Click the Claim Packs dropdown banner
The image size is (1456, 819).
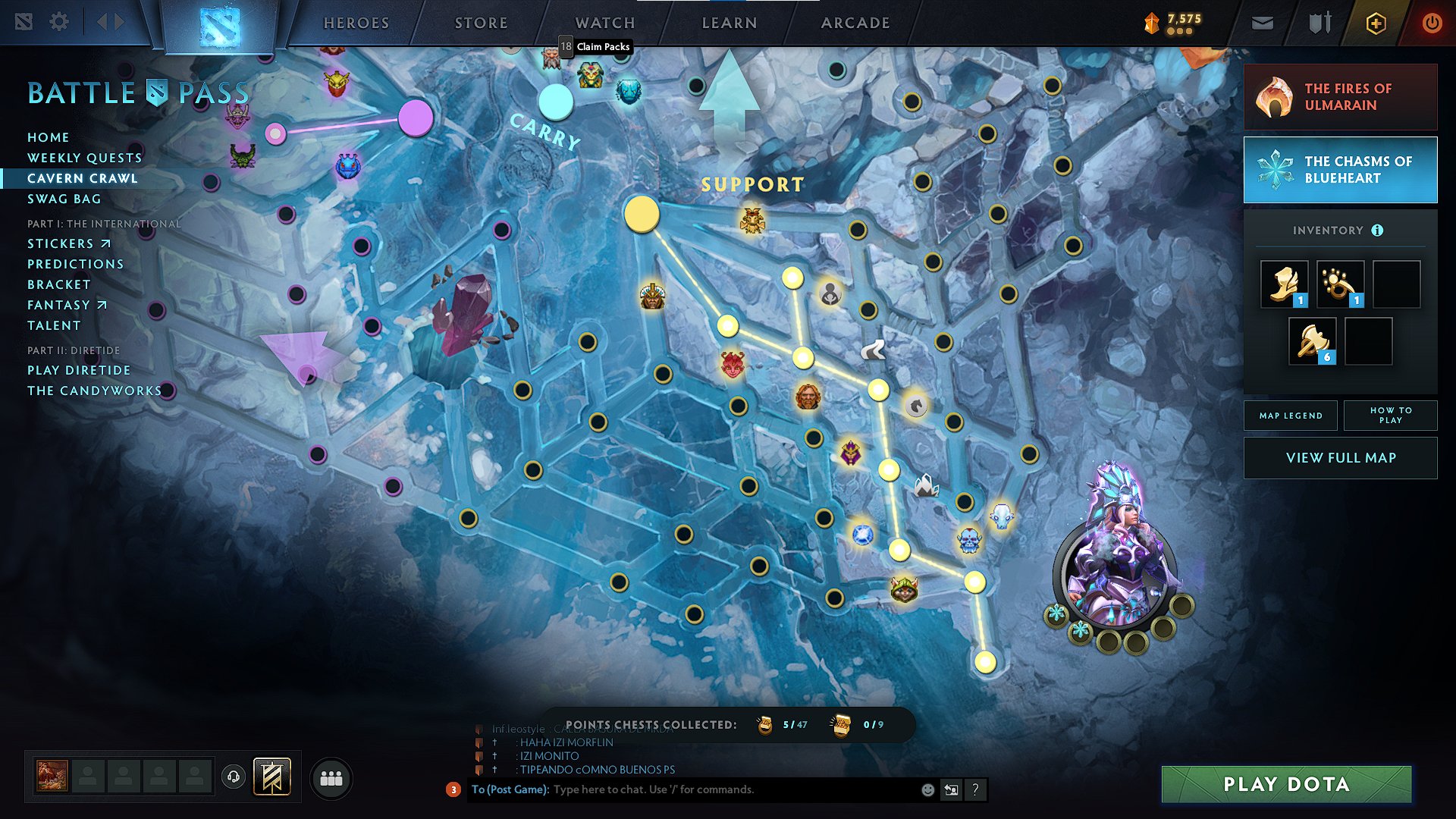(x=596, y=46)
